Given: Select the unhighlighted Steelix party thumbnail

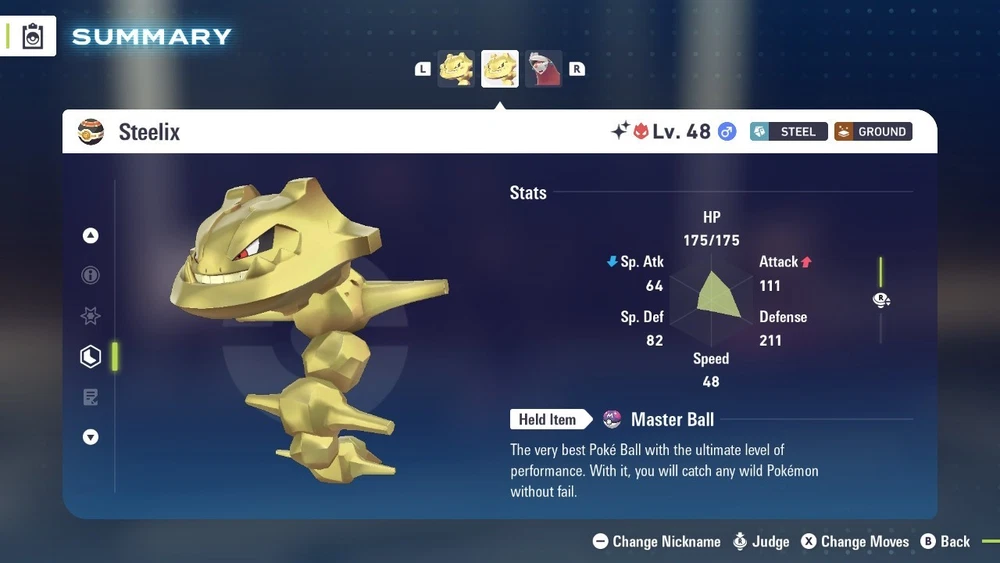Looking at the screenshot, I should coord(456,69).
